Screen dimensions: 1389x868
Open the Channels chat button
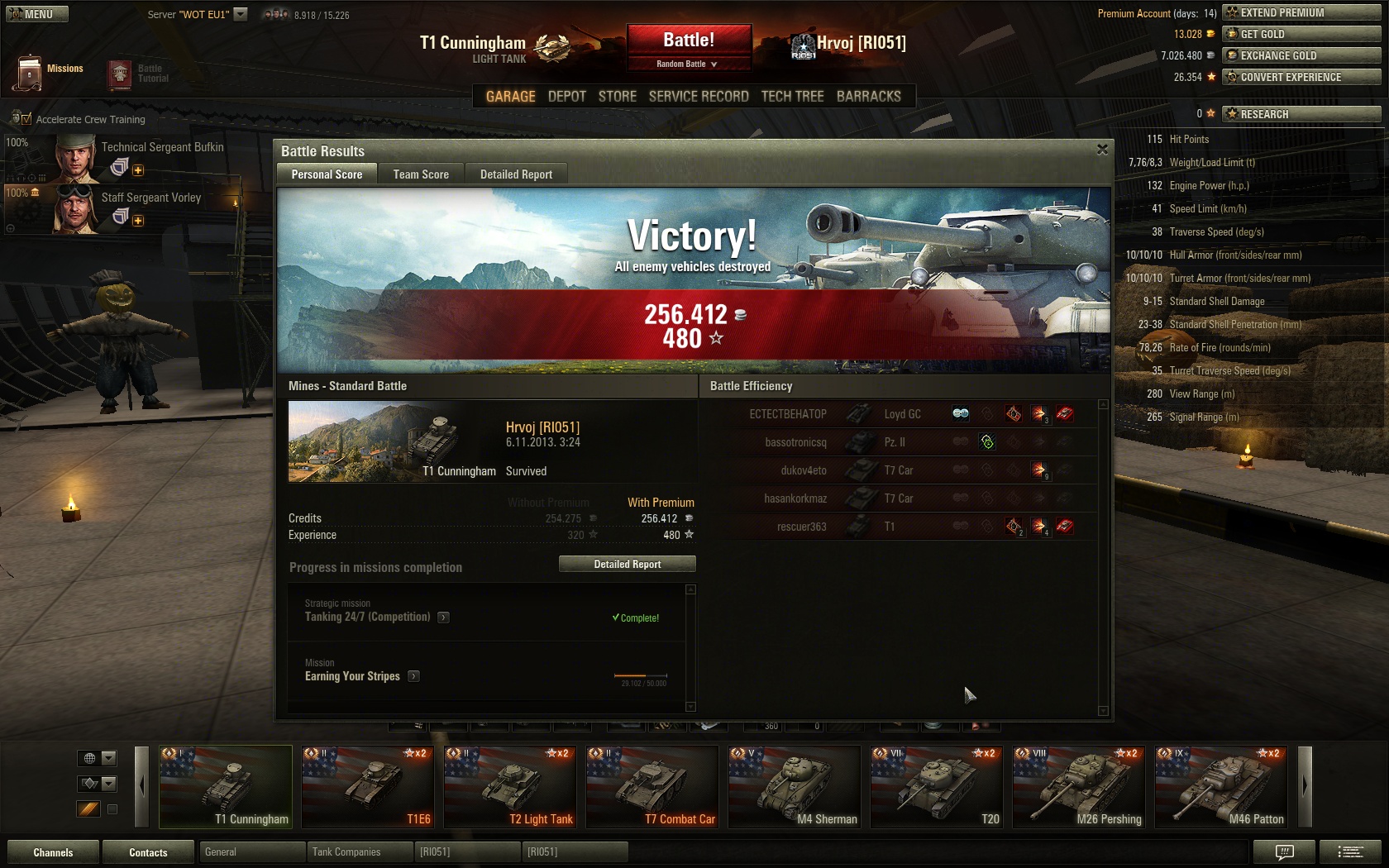53,852
